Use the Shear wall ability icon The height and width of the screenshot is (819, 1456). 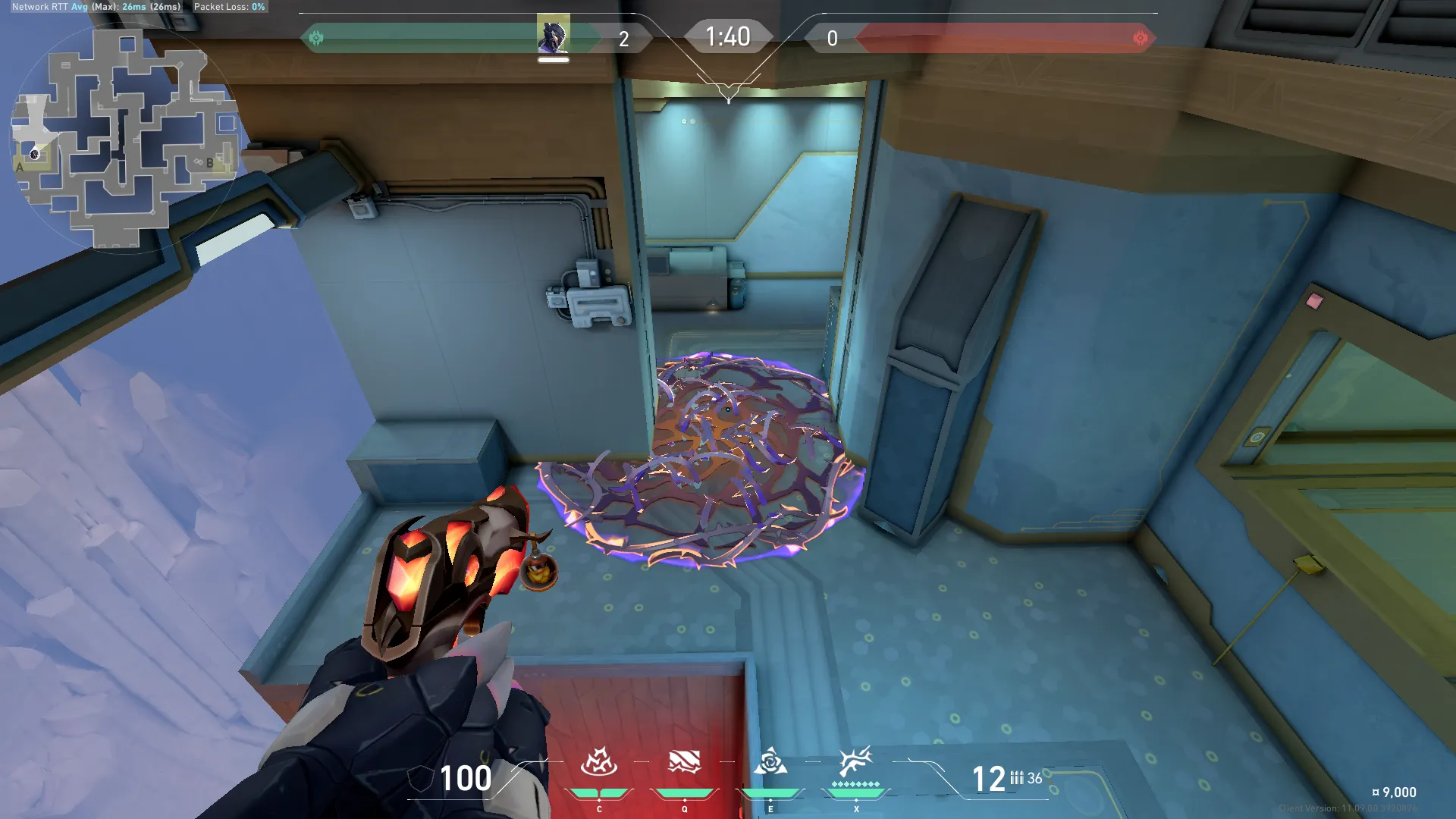click(x=684, y=762)
